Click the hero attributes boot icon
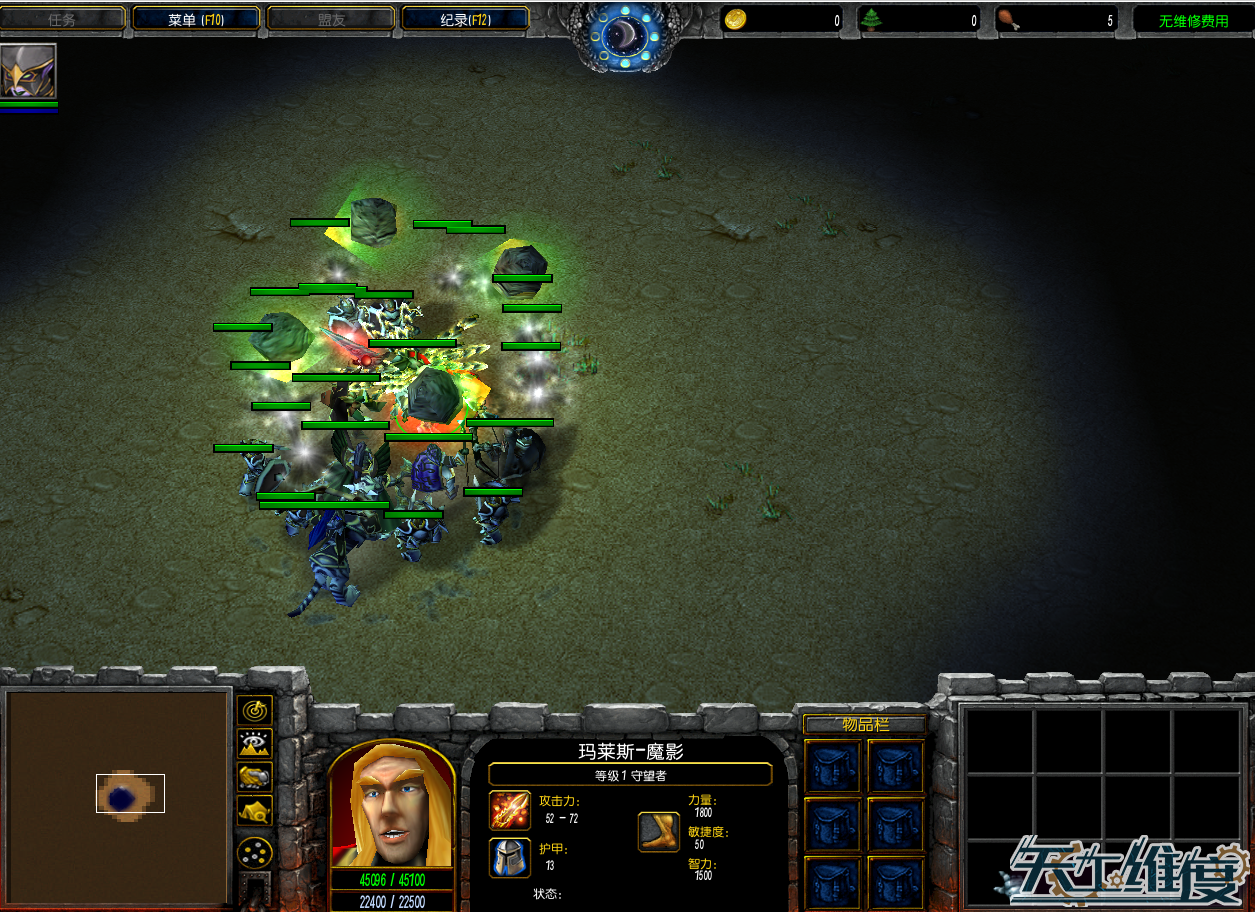Viewport: 1255px width, 912px height. (659, 832)
